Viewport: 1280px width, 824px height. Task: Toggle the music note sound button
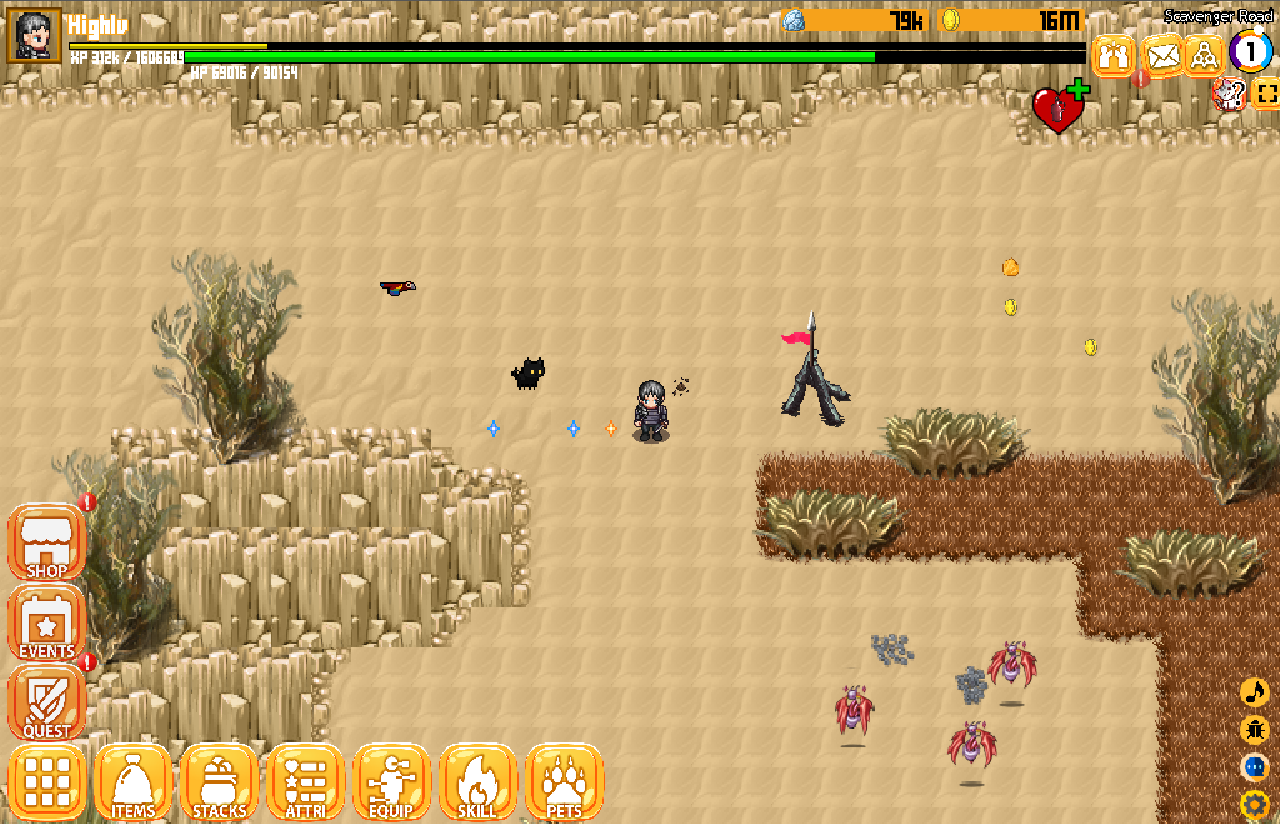[1254, 692]
